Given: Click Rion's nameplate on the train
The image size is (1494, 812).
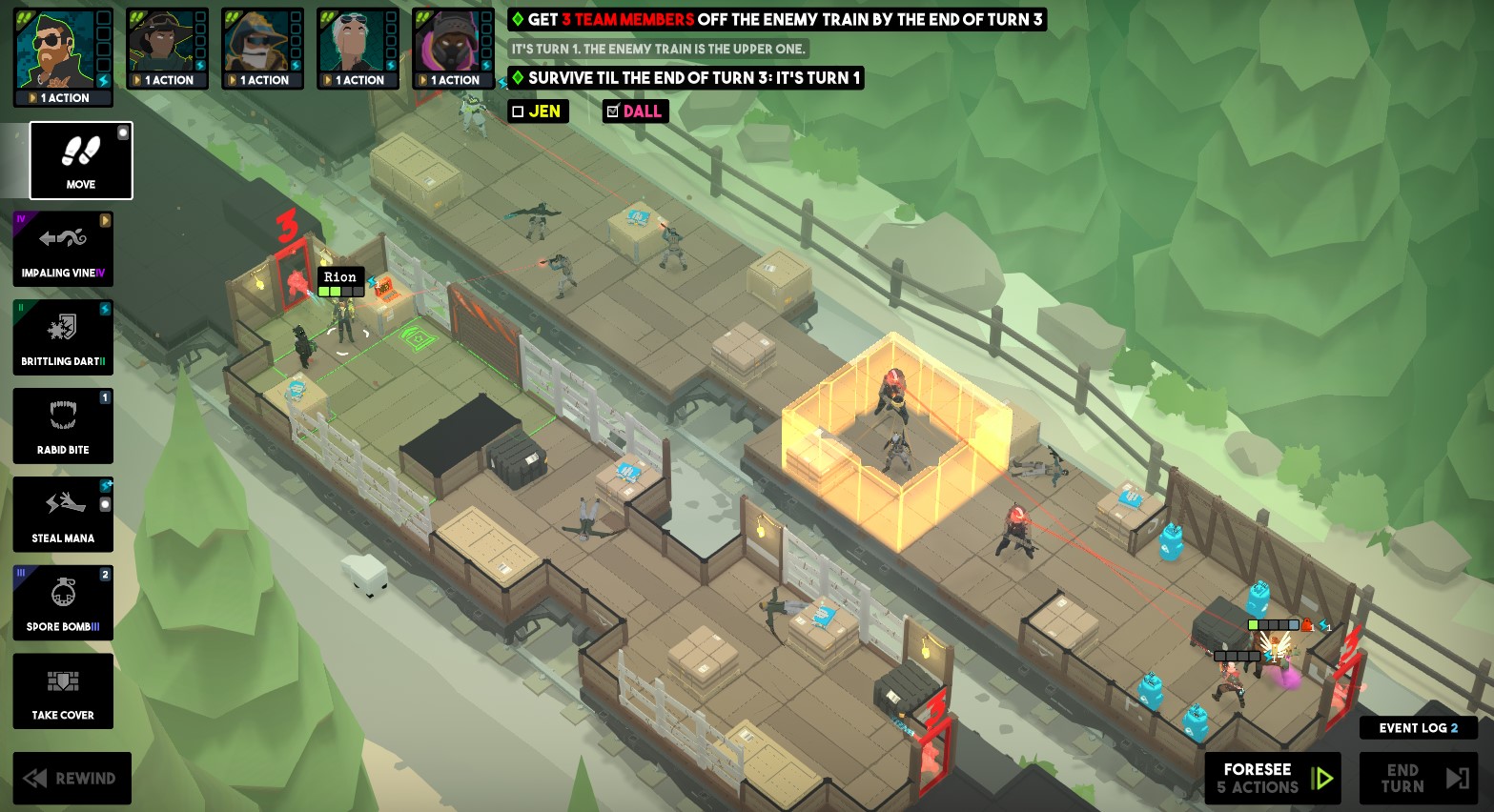Looking at the screenshot, I should pyautogui.click(x=340, y=277).
